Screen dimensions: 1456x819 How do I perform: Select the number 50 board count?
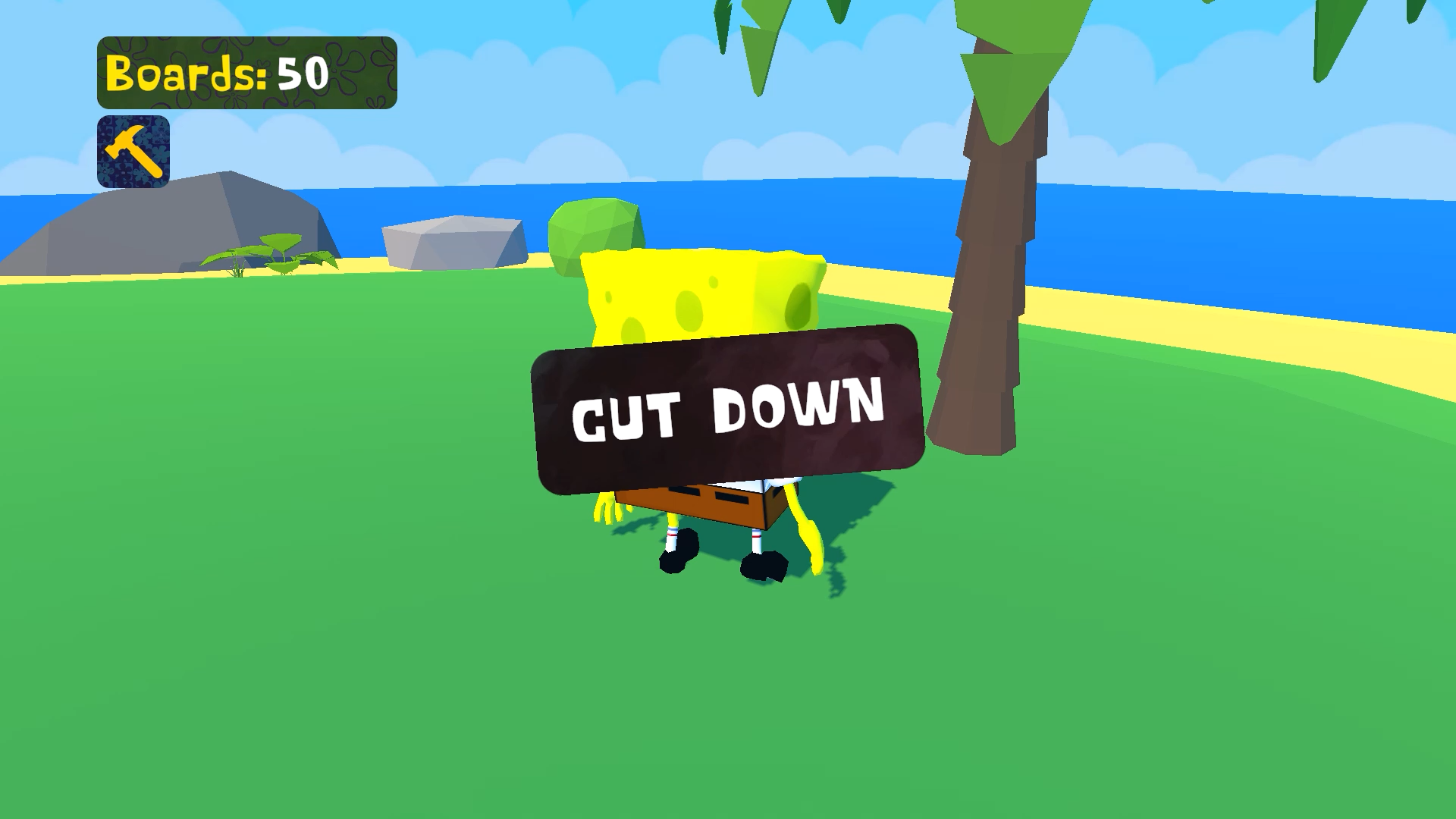pyautogui.click(x=302, y=72)
